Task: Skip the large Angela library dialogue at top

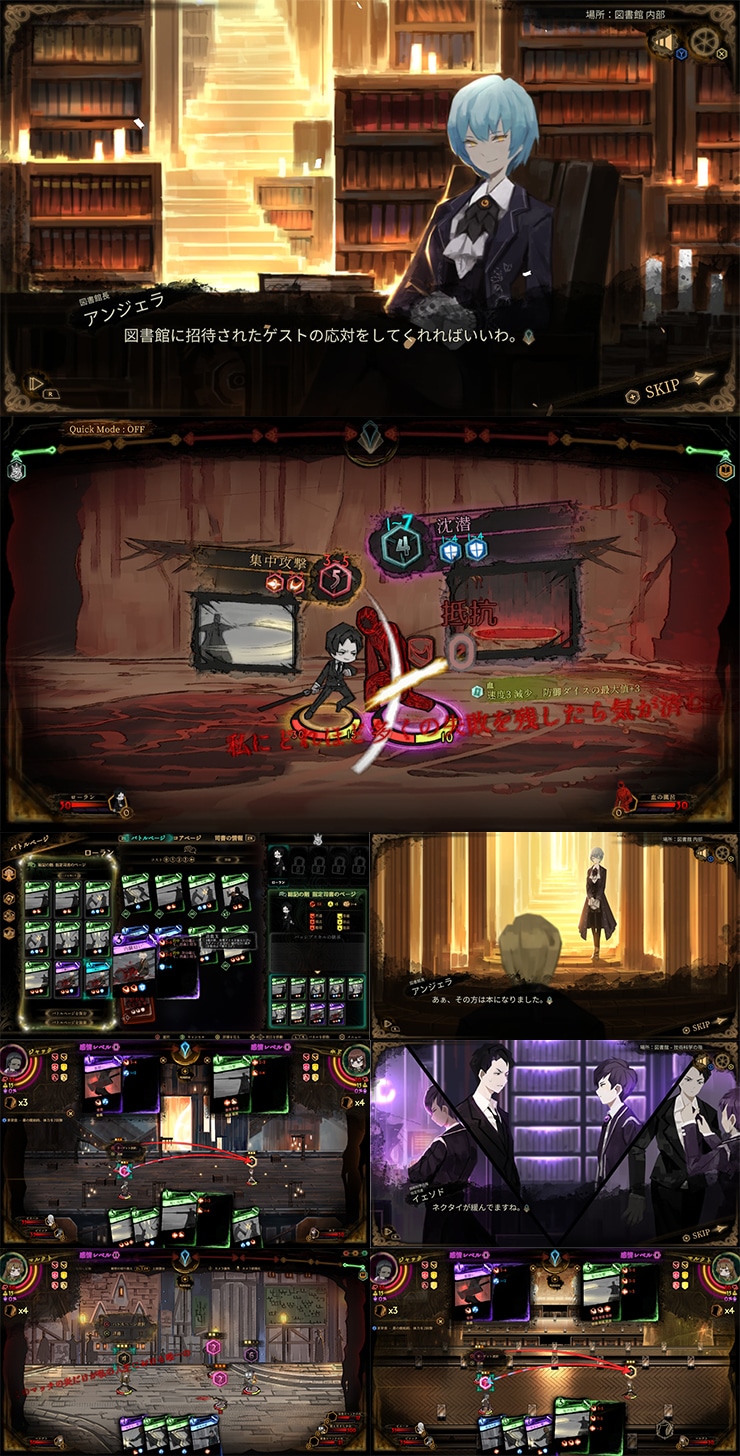Action: pos(669,389)
